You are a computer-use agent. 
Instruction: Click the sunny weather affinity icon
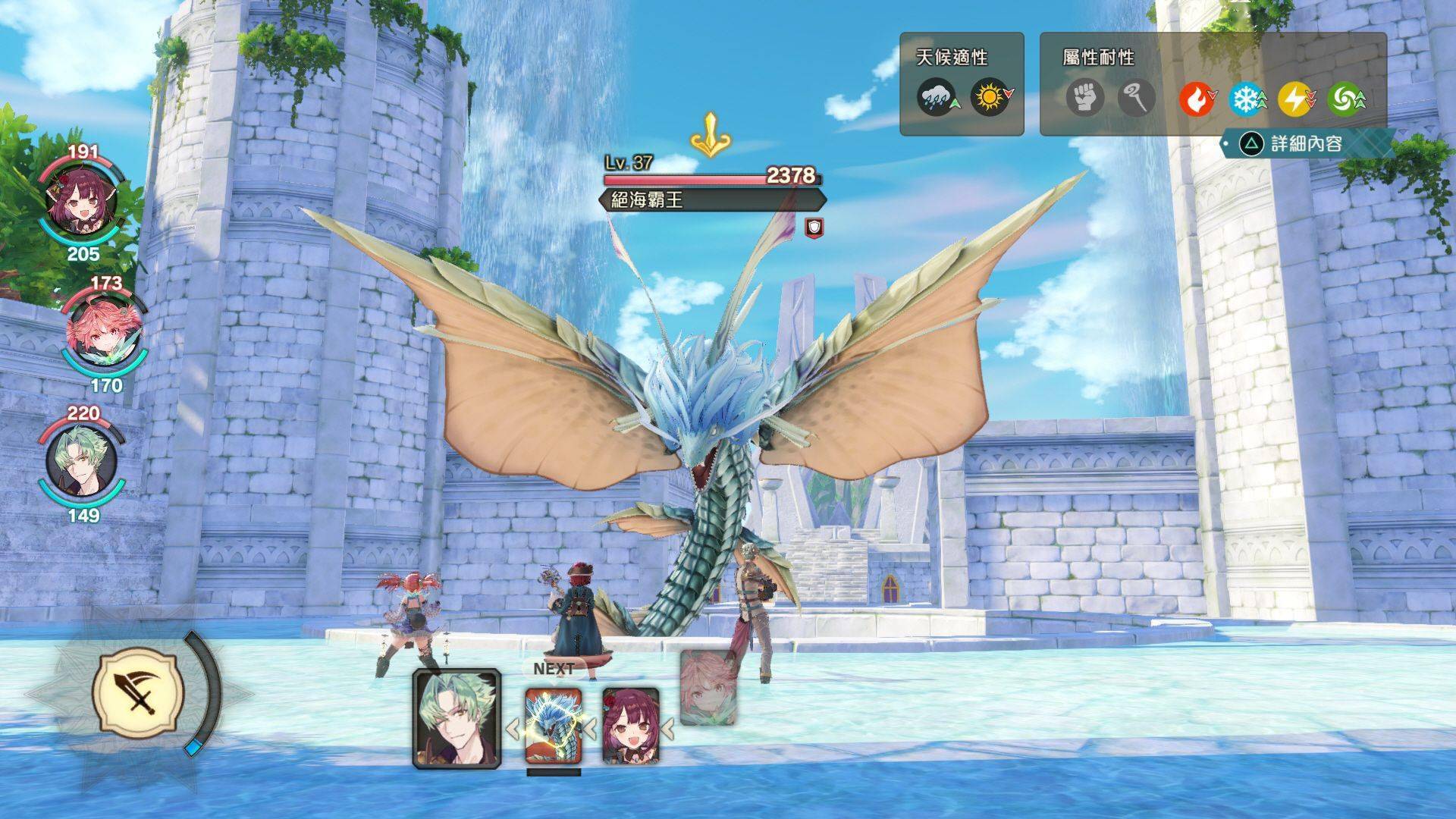(x=989, y=99)
